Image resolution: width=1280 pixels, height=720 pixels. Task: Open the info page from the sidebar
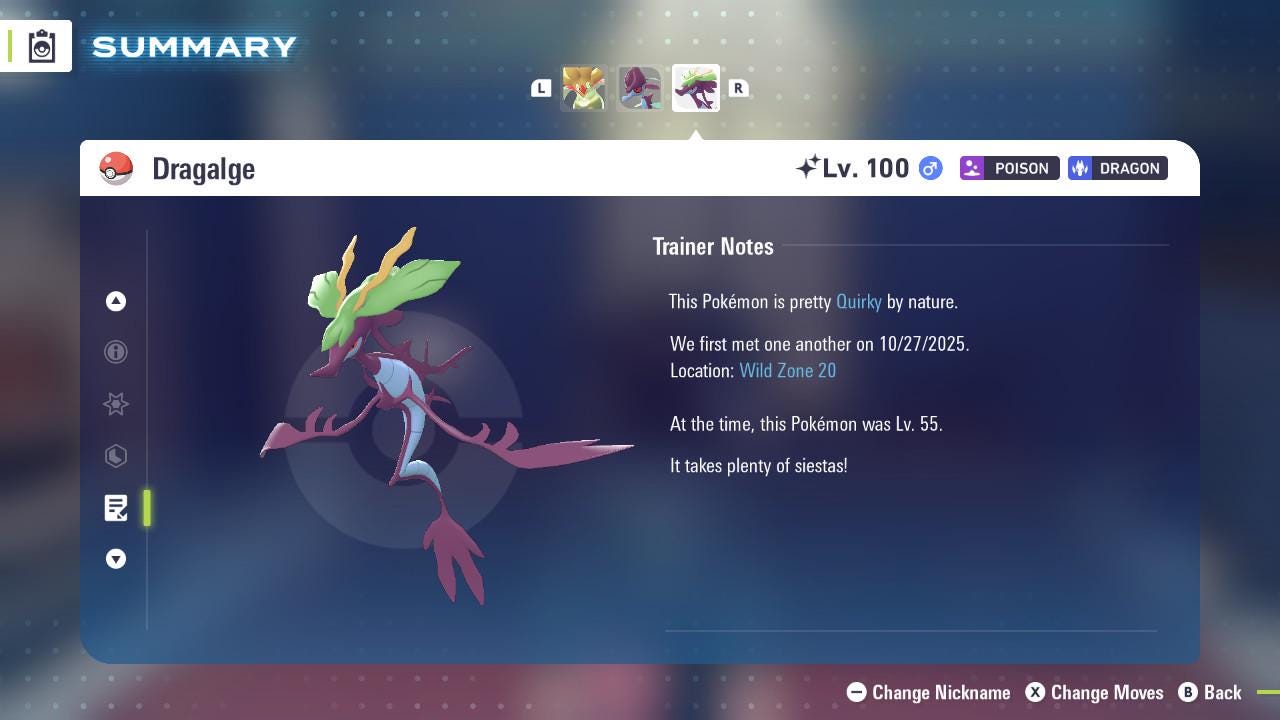(x=116, y=352)
